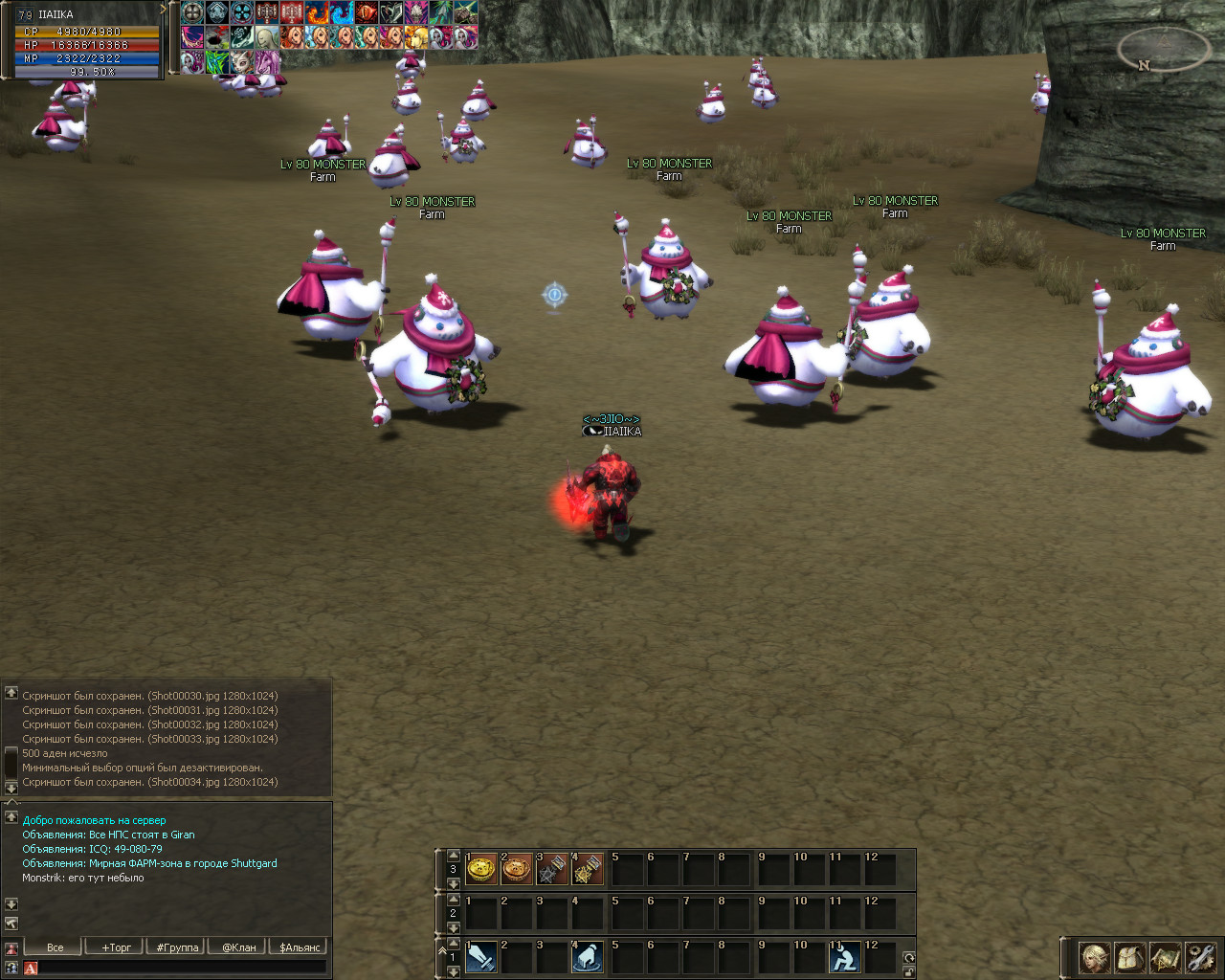
Task: Activate the silver star scroll item
Action: [552, 869]
